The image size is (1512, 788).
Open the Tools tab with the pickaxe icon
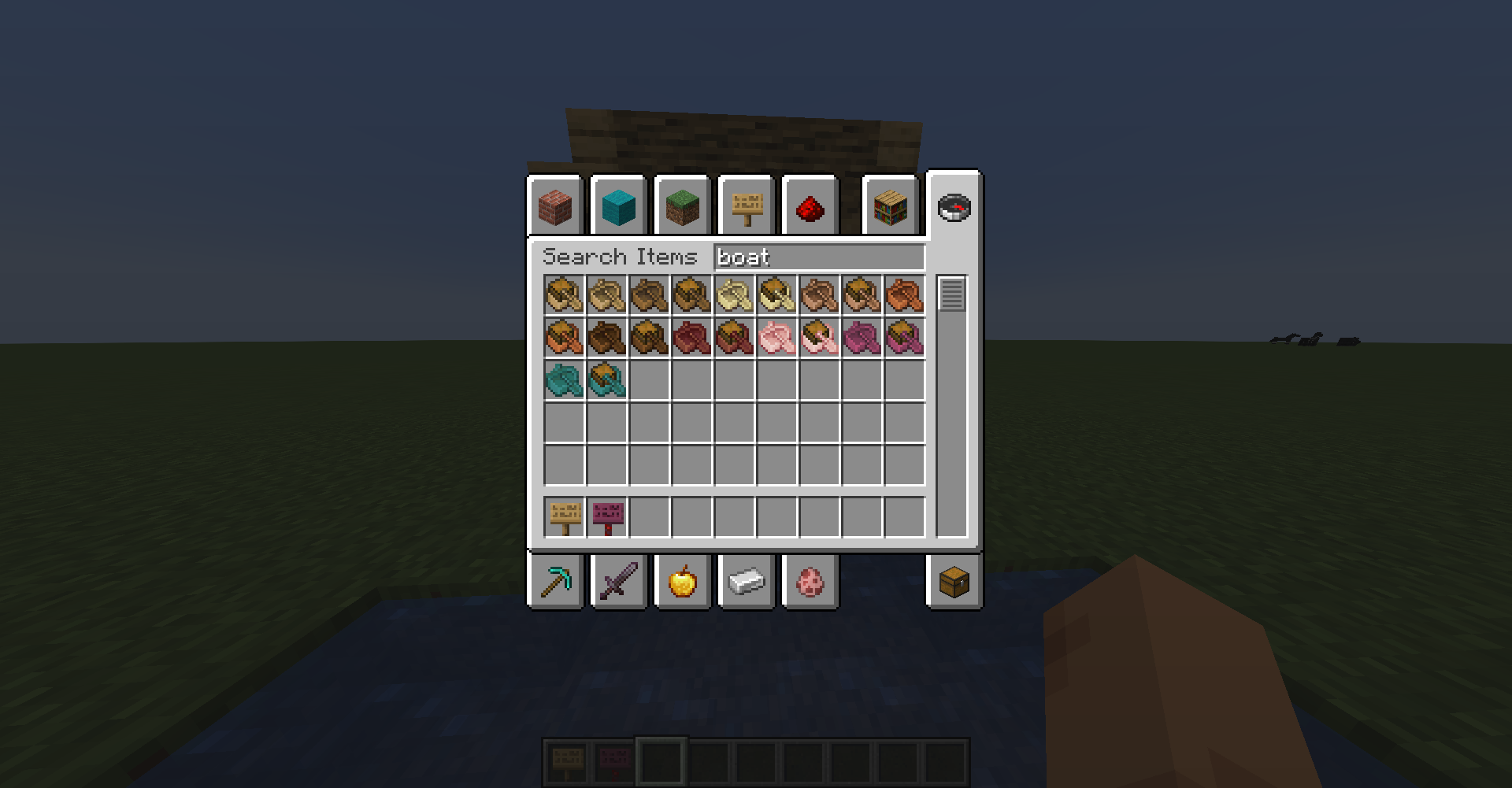(x=556, y=582)
